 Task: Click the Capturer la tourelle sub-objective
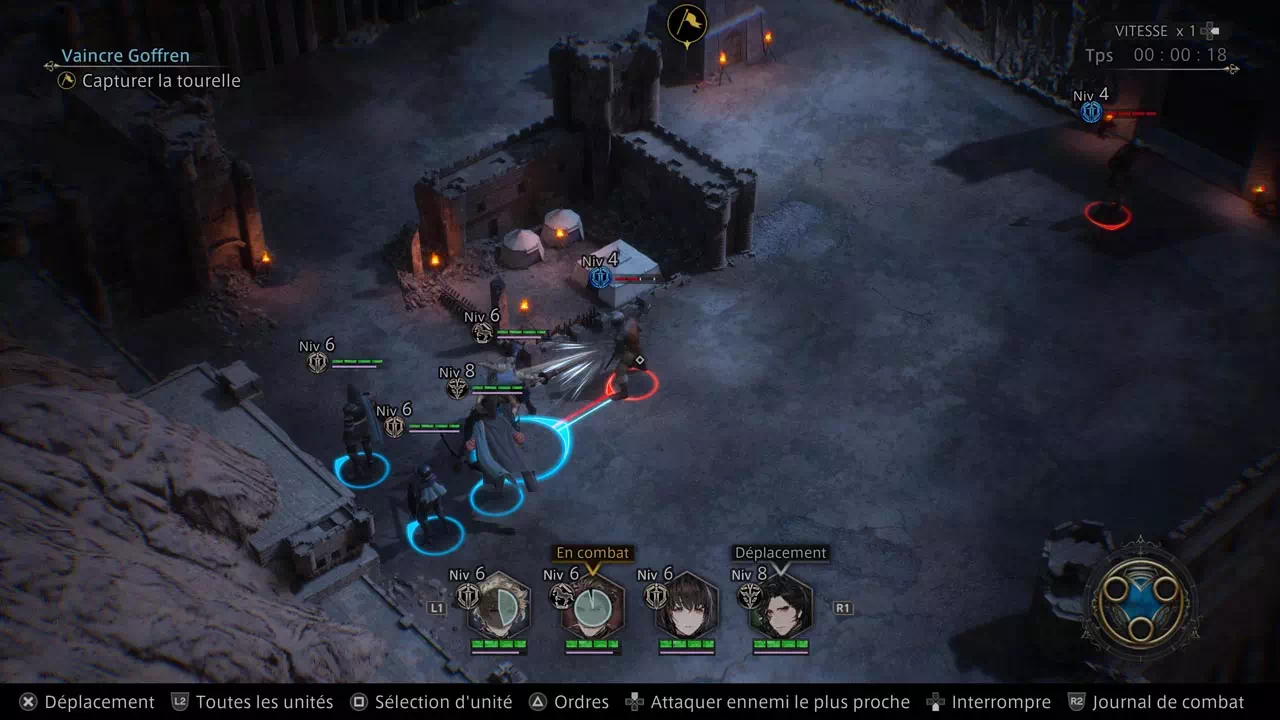160,81
